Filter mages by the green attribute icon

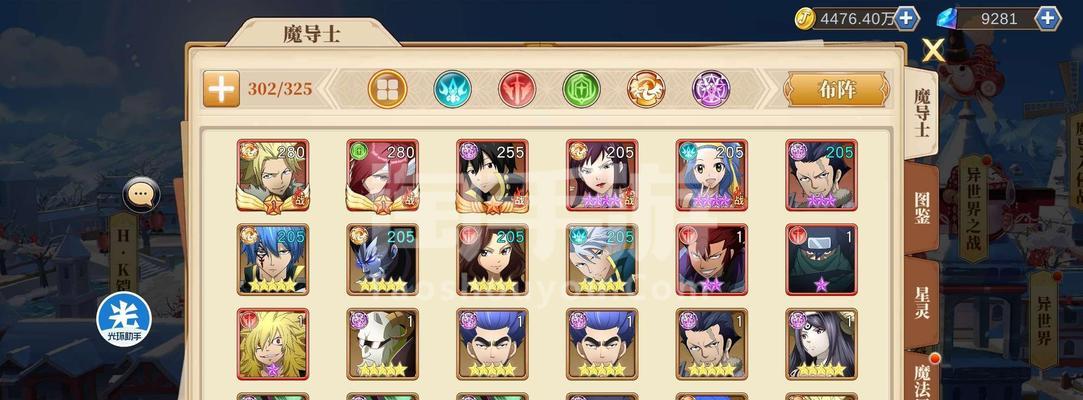point(581,89)
